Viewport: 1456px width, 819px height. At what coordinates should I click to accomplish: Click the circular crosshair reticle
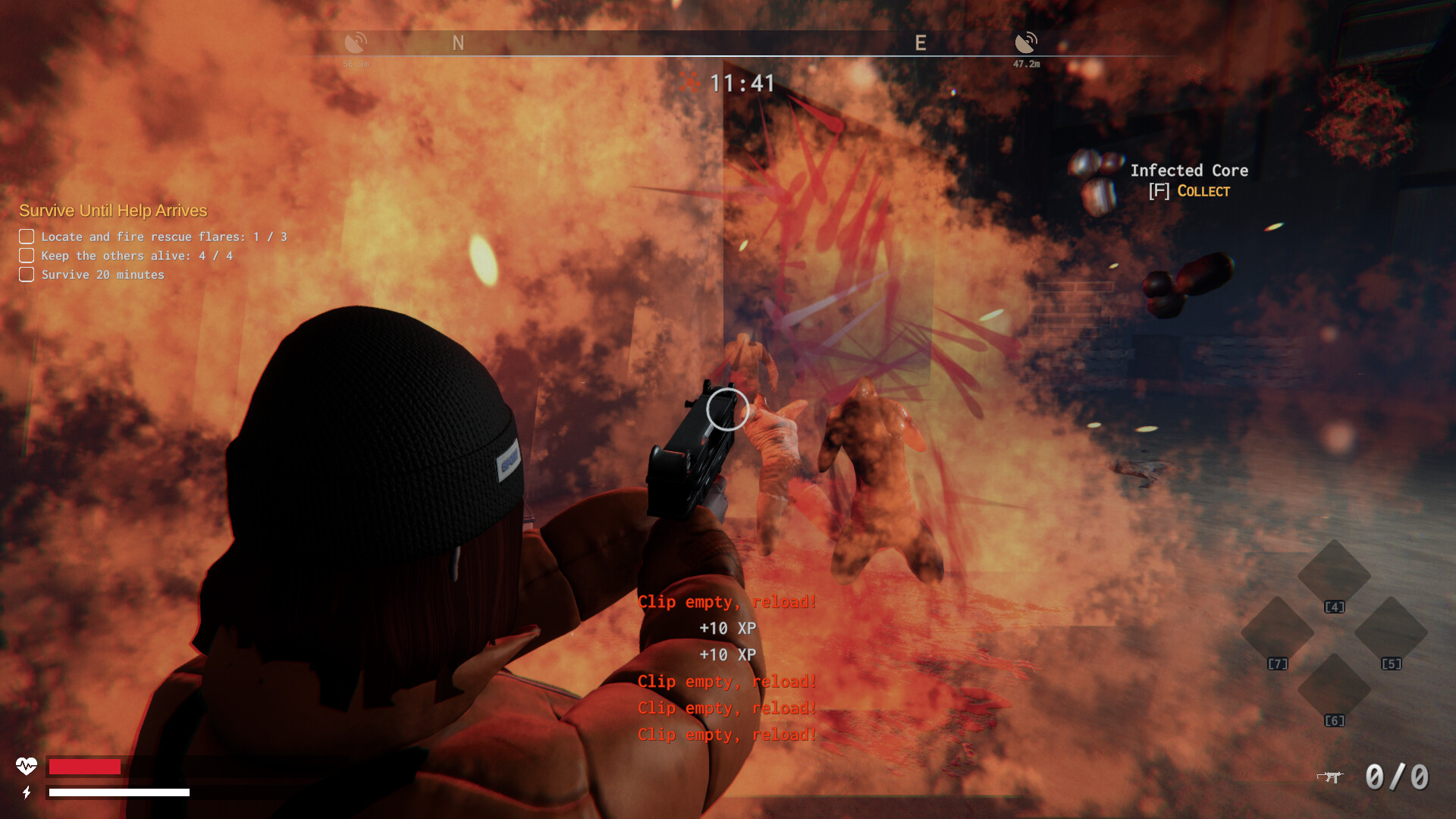click(x=727, y=409)
